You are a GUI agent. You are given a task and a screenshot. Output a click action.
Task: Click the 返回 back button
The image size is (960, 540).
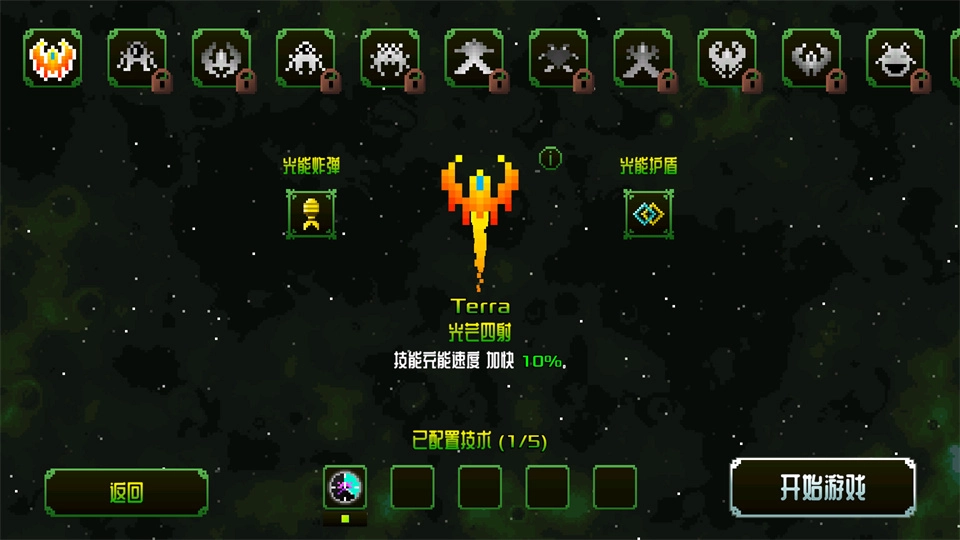126,492
